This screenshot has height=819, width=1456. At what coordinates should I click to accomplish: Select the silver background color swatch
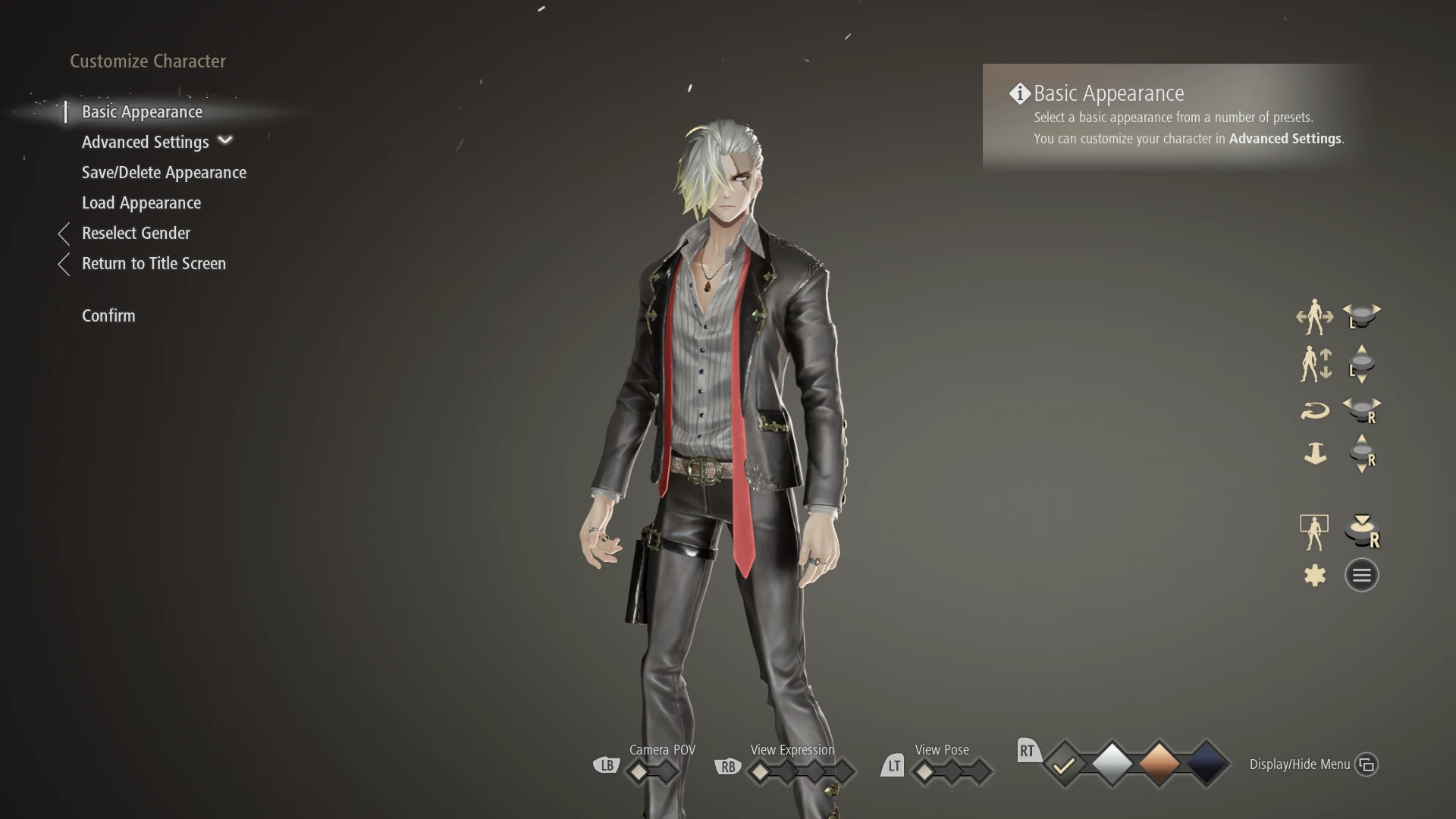1112,764
